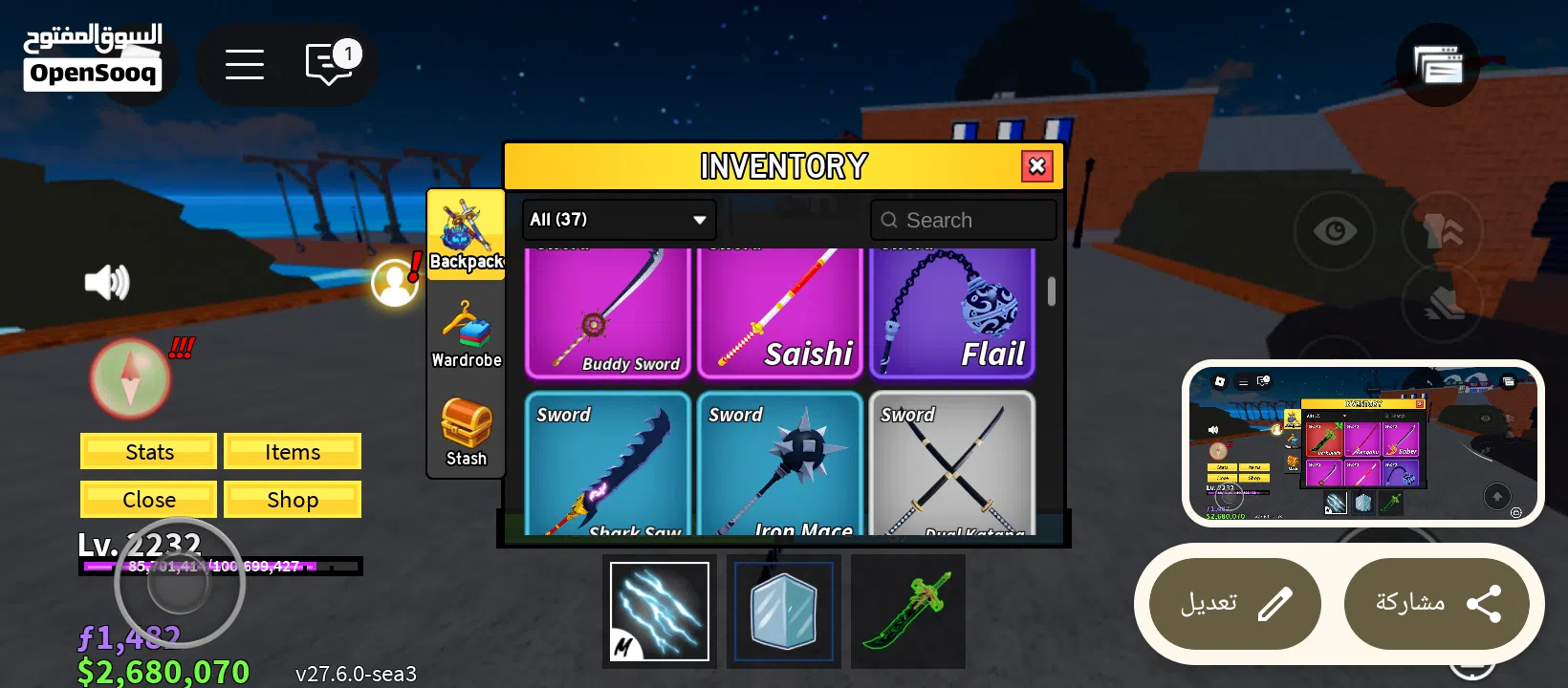Open the Shop menu
The width and height of the screenshot is (1568, 688).
click(293, 500)
